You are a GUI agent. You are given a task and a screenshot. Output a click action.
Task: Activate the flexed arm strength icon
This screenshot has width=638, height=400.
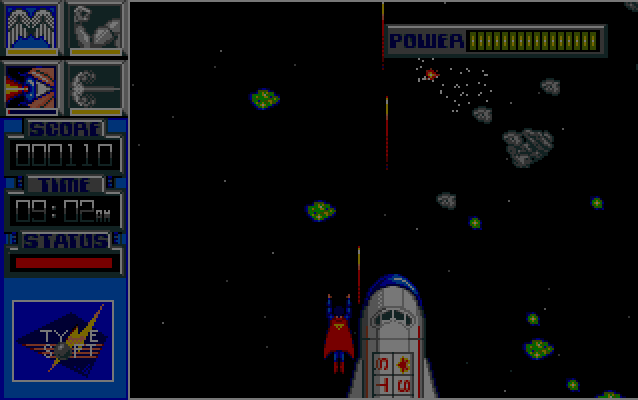pyautogui.click(x=95, y=28)
